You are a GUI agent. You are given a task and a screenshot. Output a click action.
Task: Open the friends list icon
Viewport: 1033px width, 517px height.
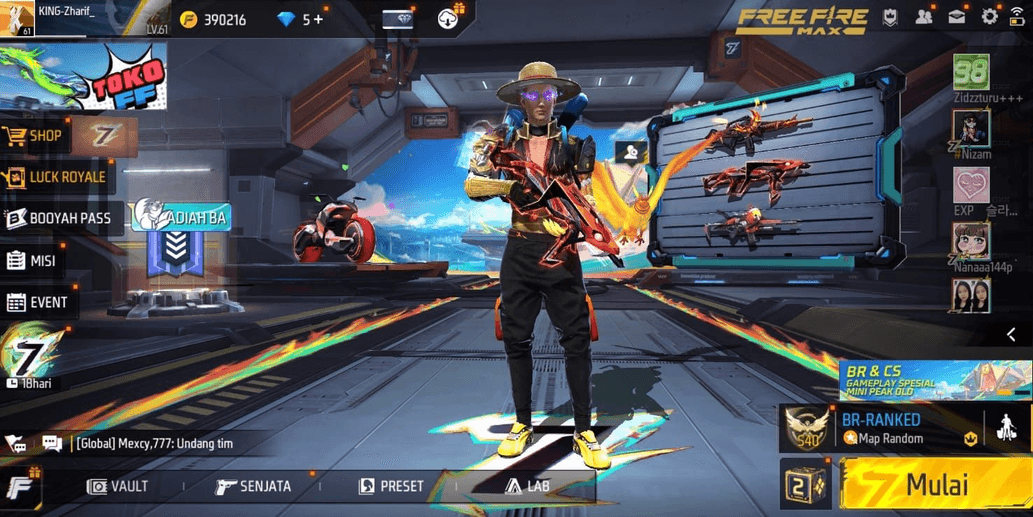click(x=924, y=17)
